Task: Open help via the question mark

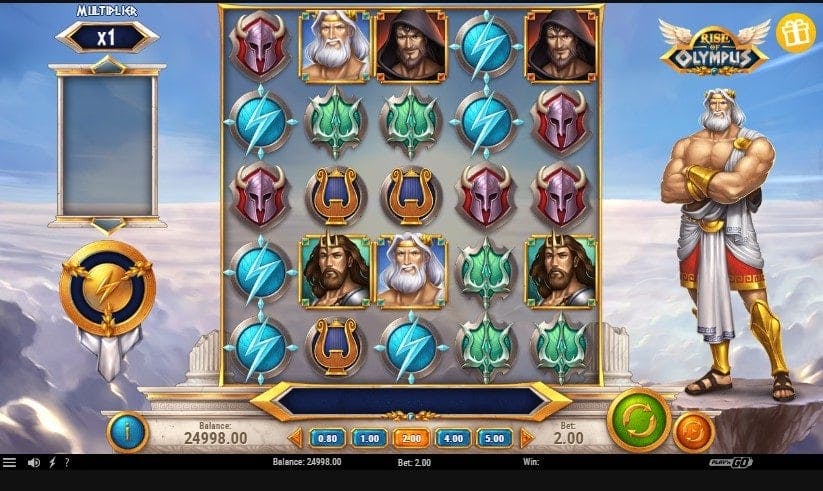Action: tap(66, 463)
